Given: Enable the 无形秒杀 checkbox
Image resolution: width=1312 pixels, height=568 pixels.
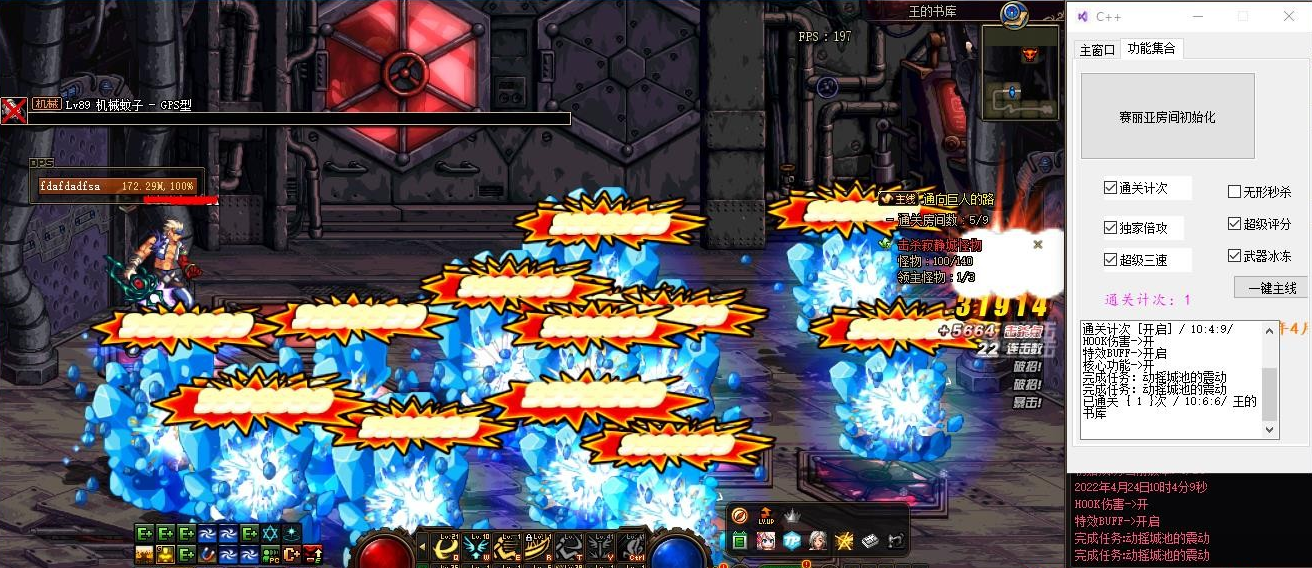Looking at the screenshot, I should pos(1235,192).
